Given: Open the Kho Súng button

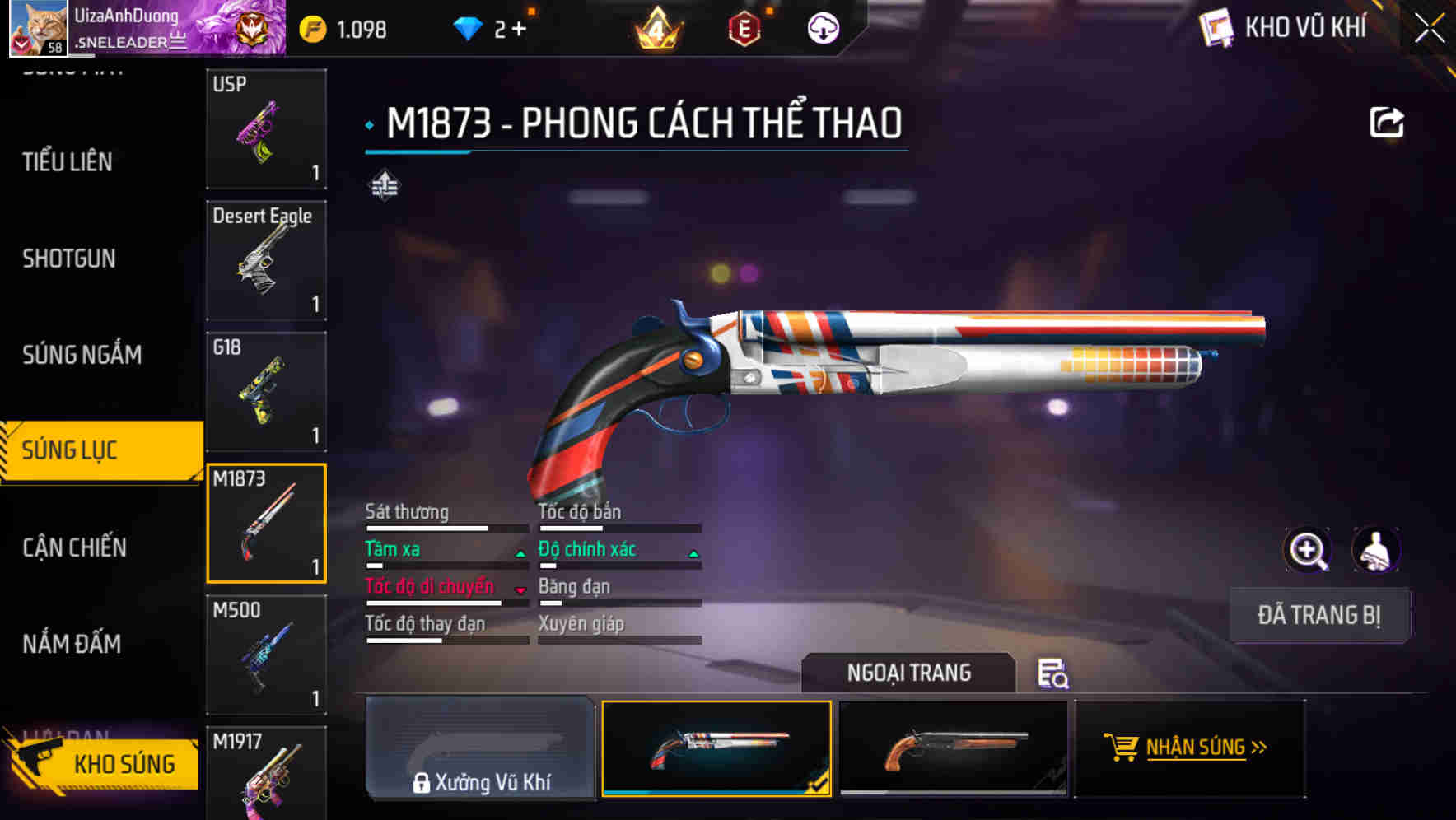Looking at the screenshot, I should point(103,763).
